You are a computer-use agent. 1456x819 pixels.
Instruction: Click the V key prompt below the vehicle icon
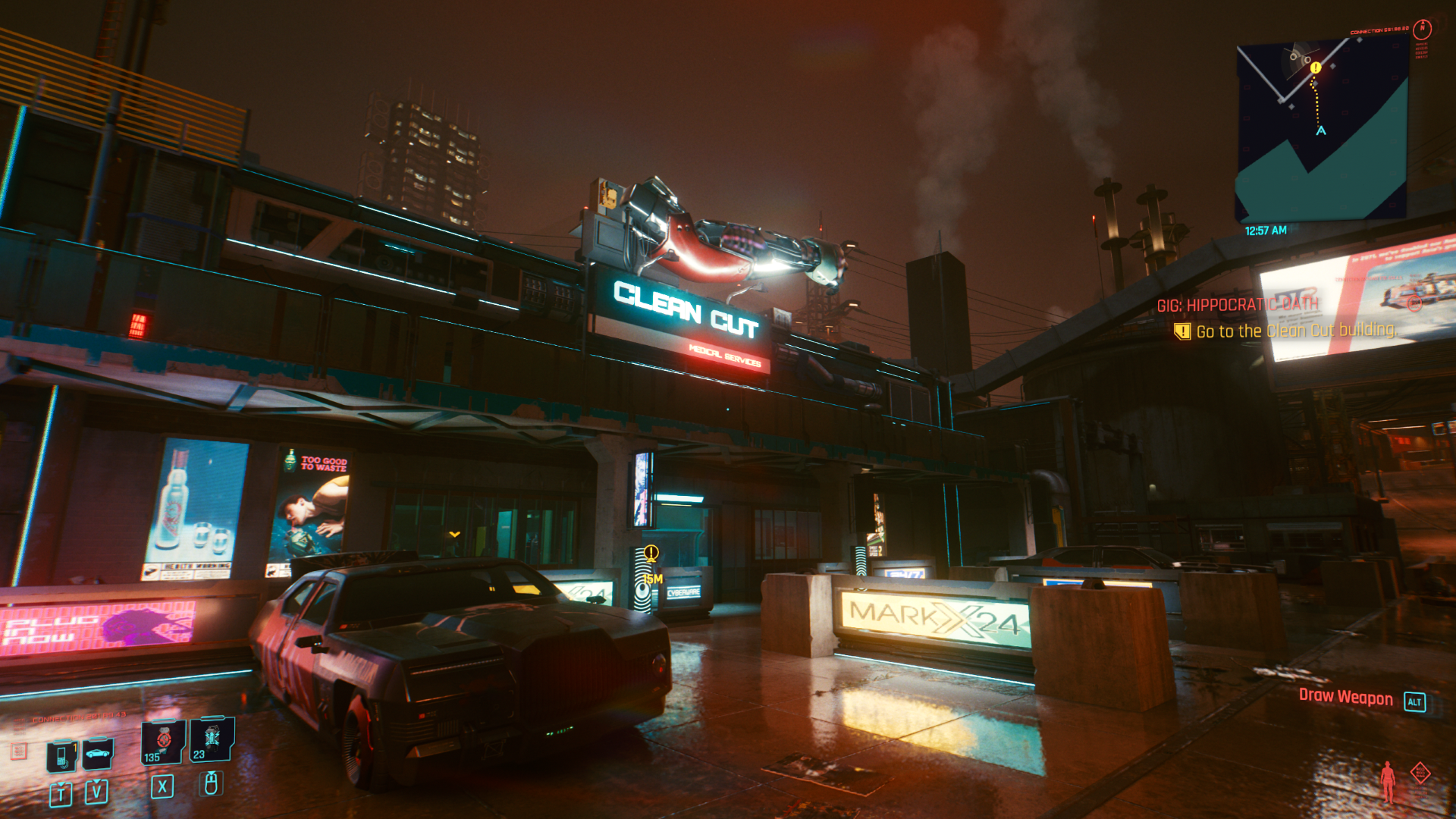pos(96,791)
